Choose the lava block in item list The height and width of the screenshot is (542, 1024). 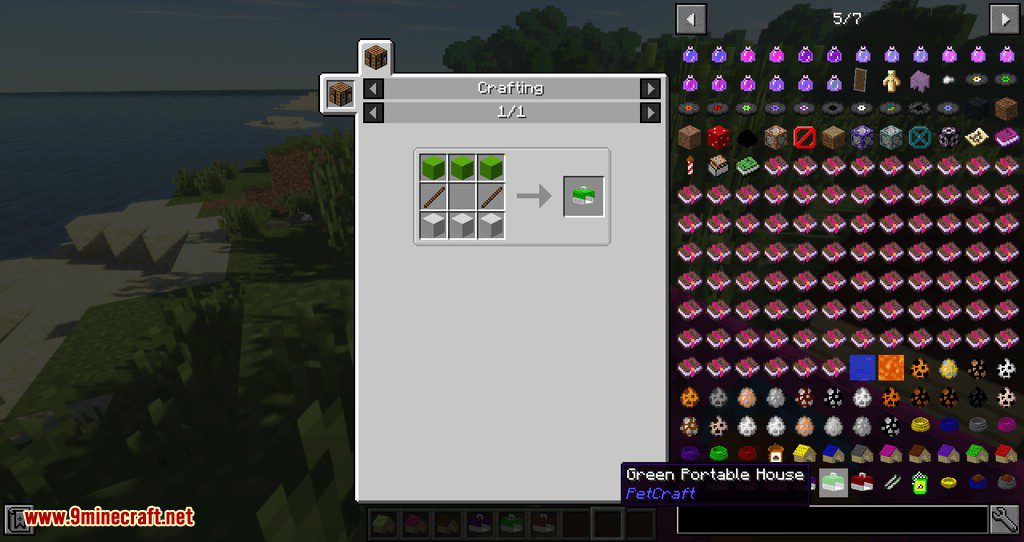tap(891, 368)
